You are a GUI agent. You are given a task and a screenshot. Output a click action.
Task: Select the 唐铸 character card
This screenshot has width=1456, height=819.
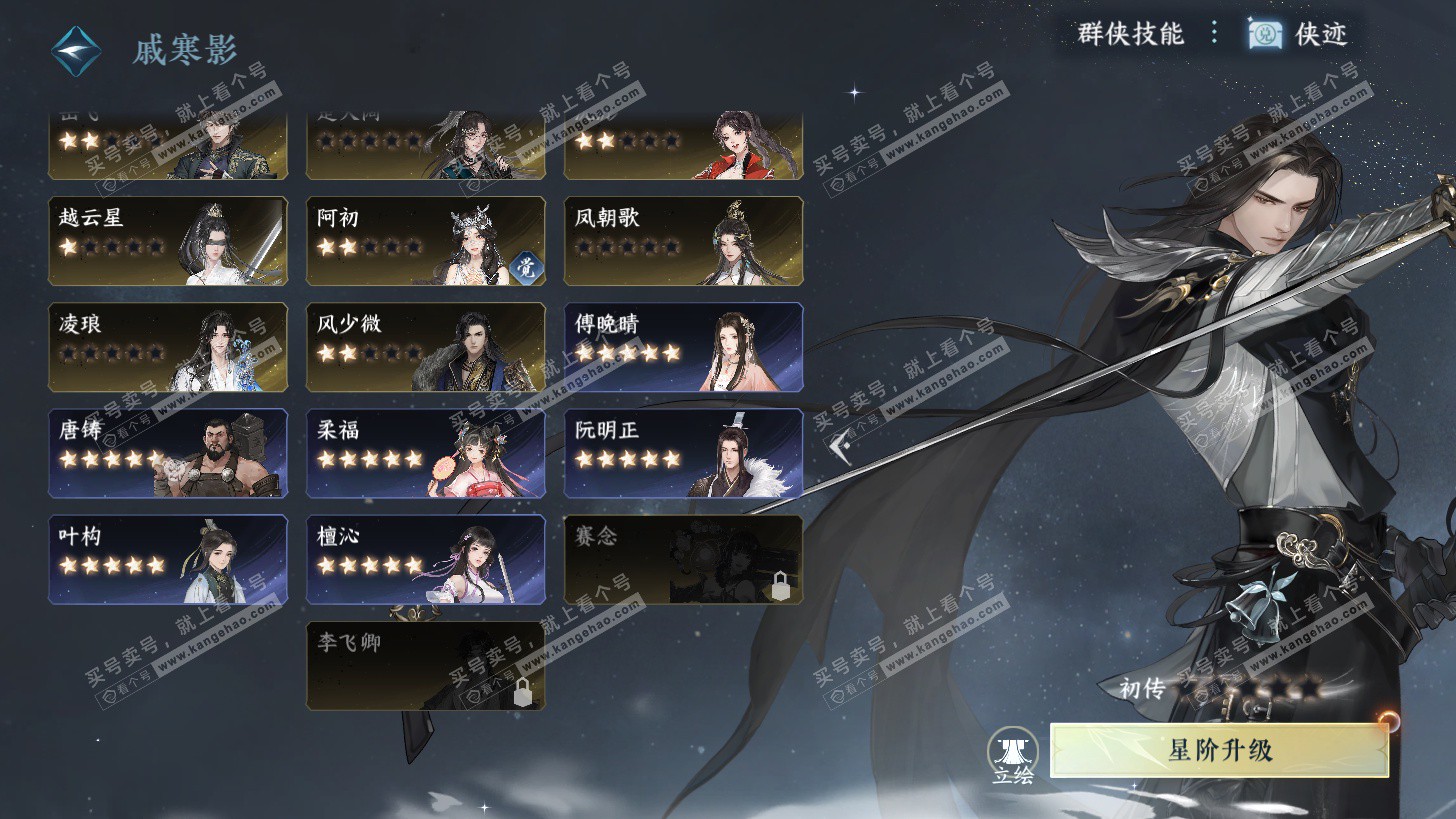point(168,453)
